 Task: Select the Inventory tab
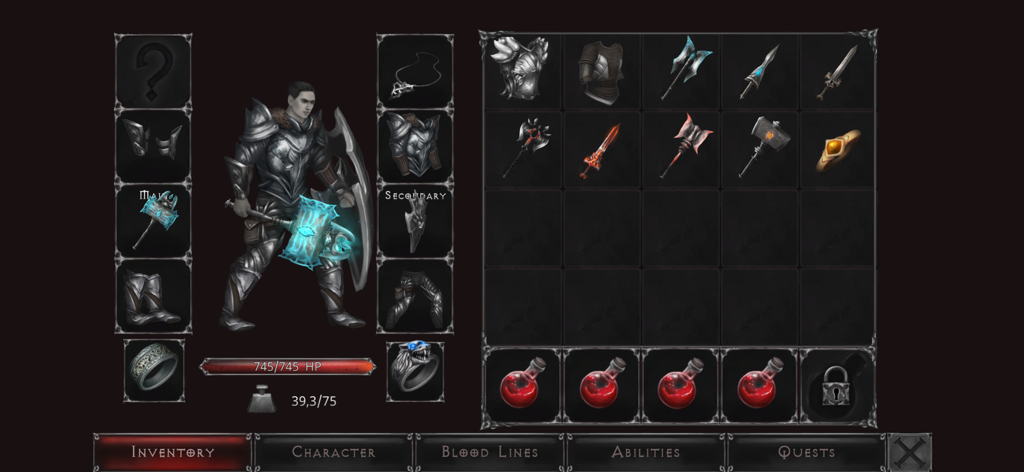click(x=173, y=452)
